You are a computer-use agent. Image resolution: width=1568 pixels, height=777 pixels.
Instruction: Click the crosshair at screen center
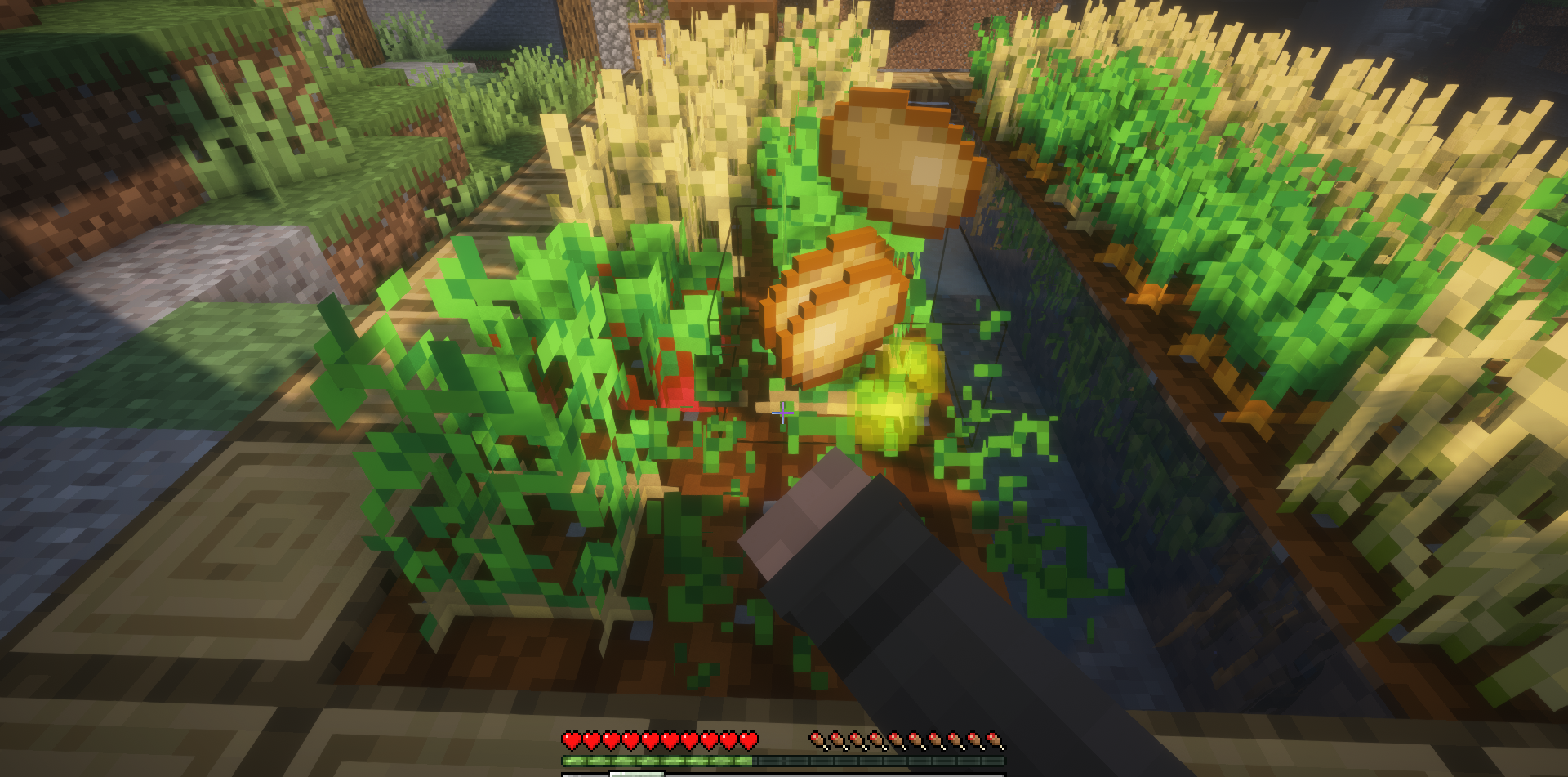tap(782, 414)
